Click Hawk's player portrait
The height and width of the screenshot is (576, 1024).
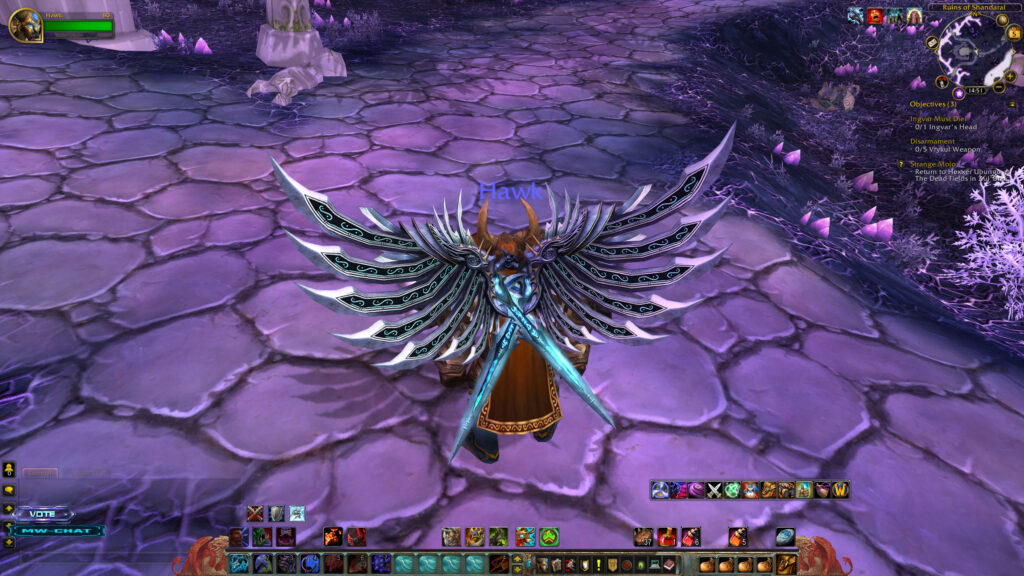tap(25, 25)
